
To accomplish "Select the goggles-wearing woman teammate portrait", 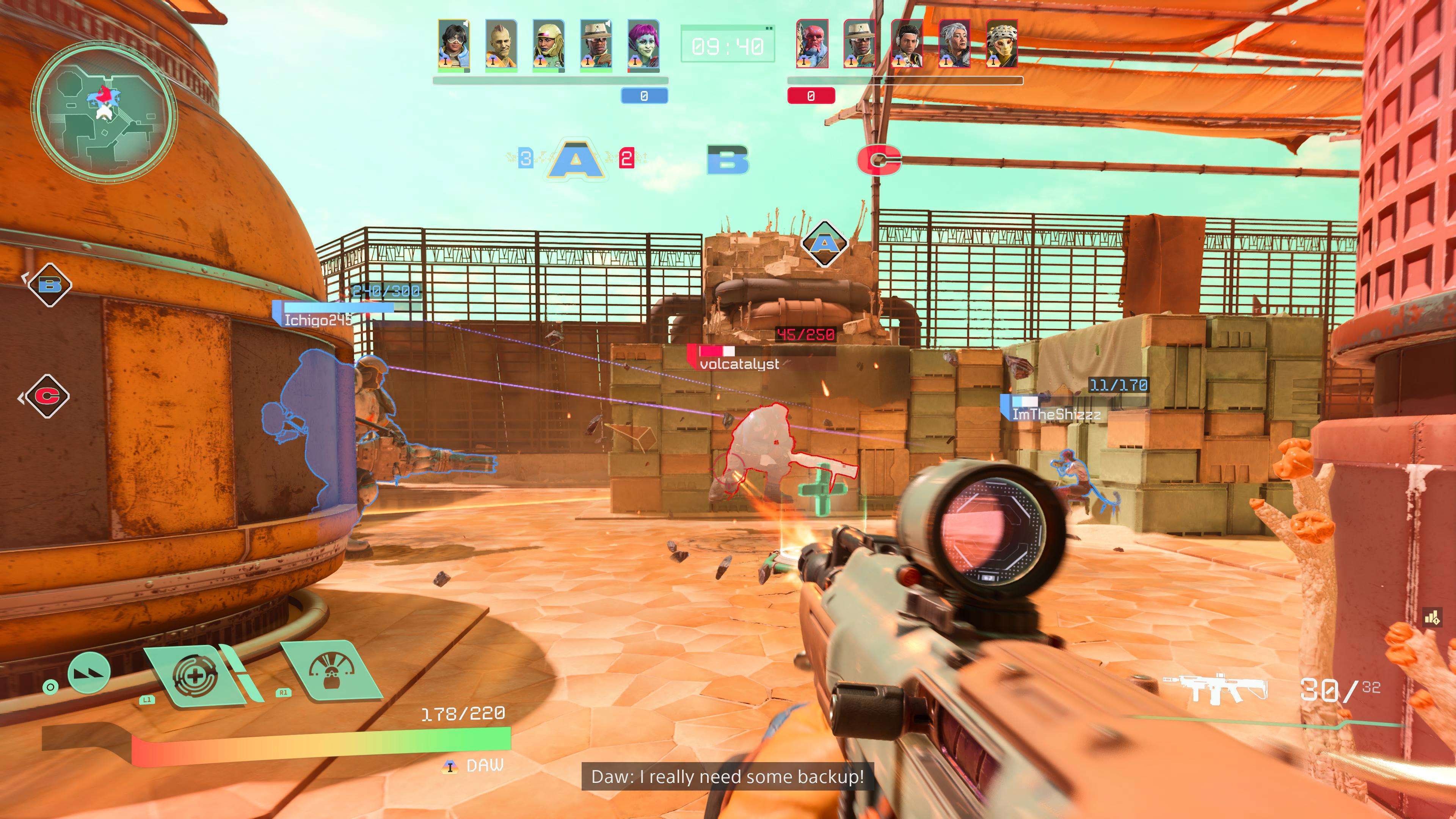I will coord(453,45).
